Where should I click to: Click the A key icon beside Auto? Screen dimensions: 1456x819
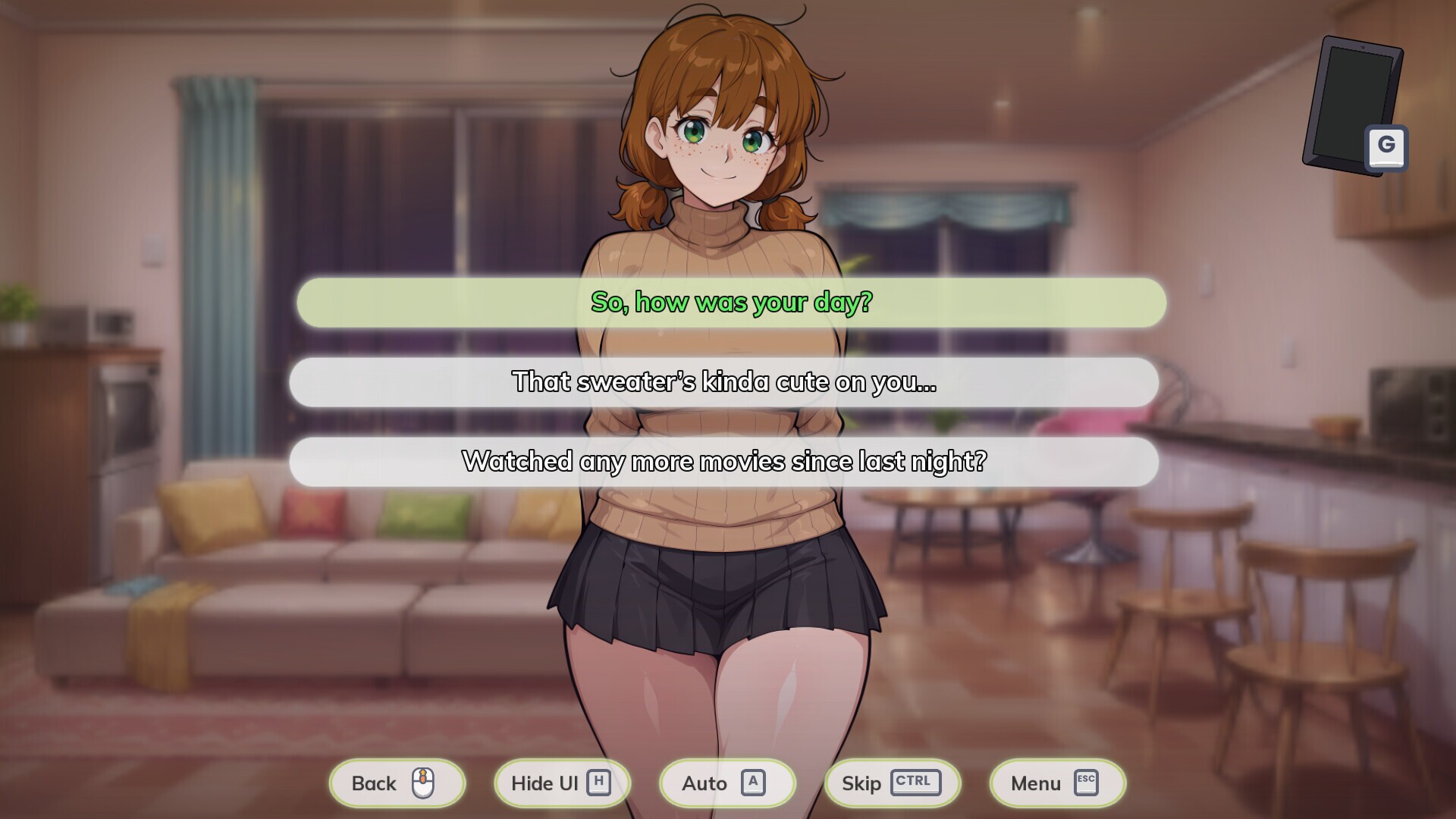tap(755, 783)
